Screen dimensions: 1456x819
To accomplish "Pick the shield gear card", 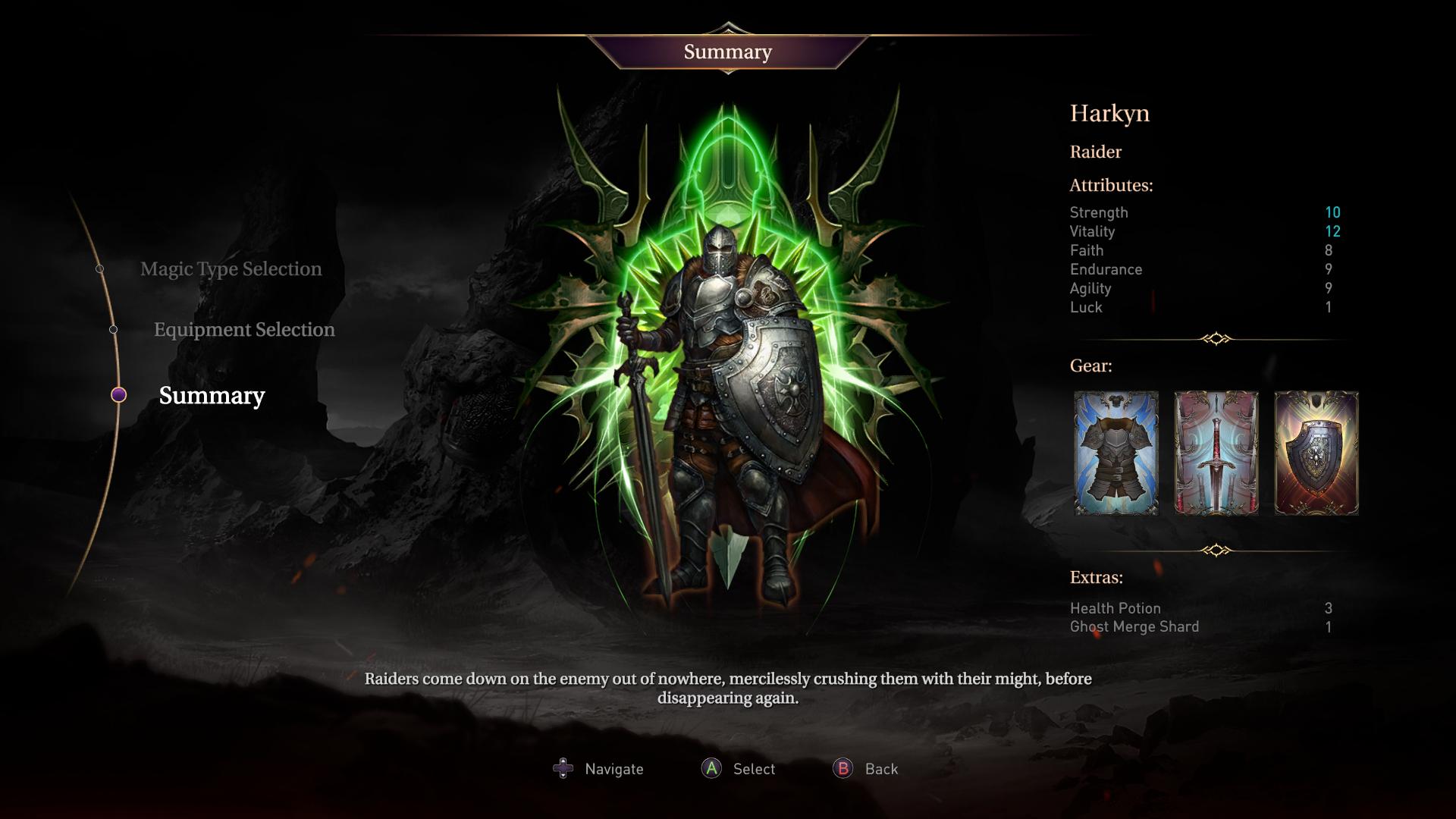I will click(1316, 453).
